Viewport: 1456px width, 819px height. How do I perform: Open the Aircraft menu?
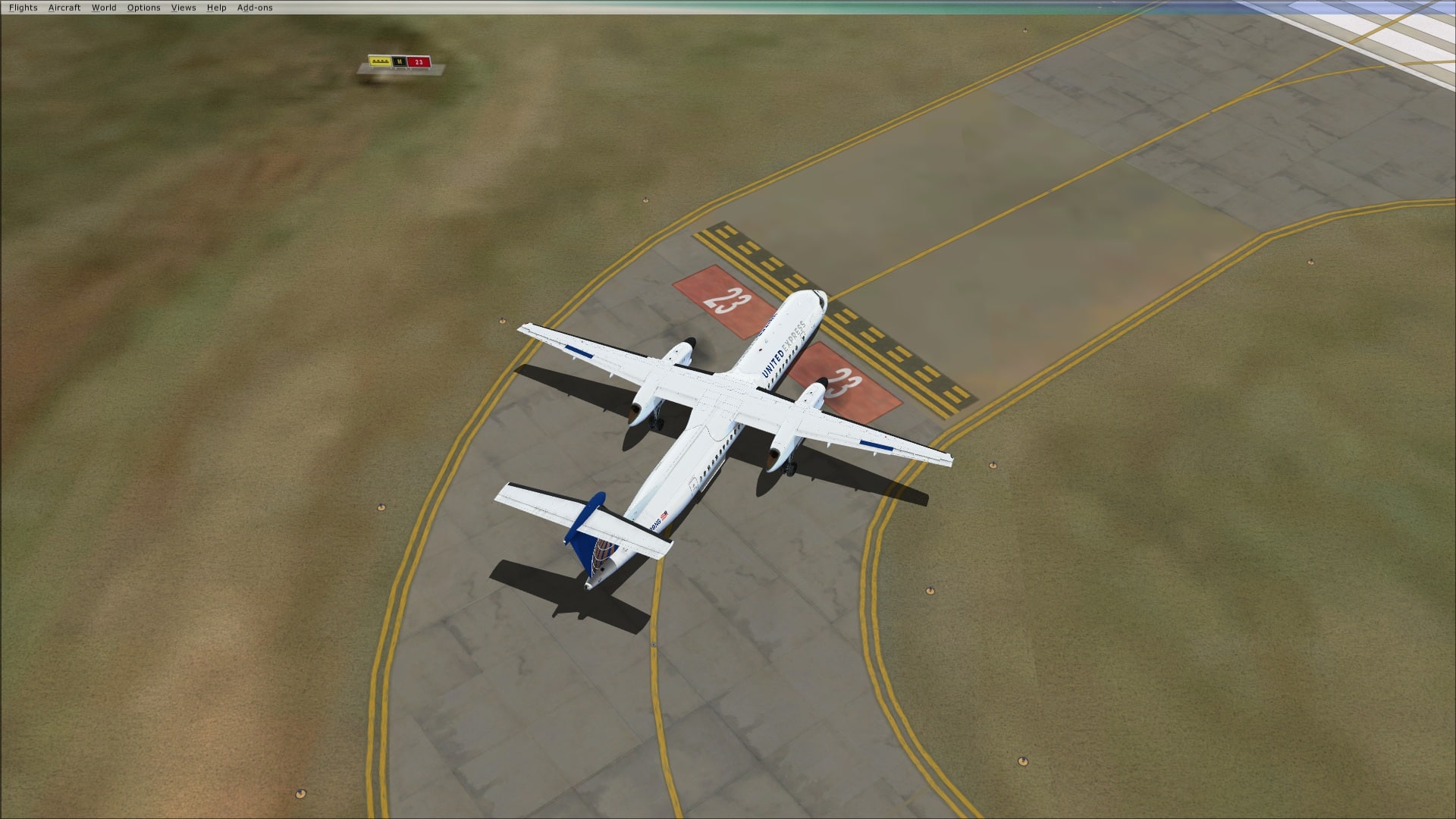(64, 8)
